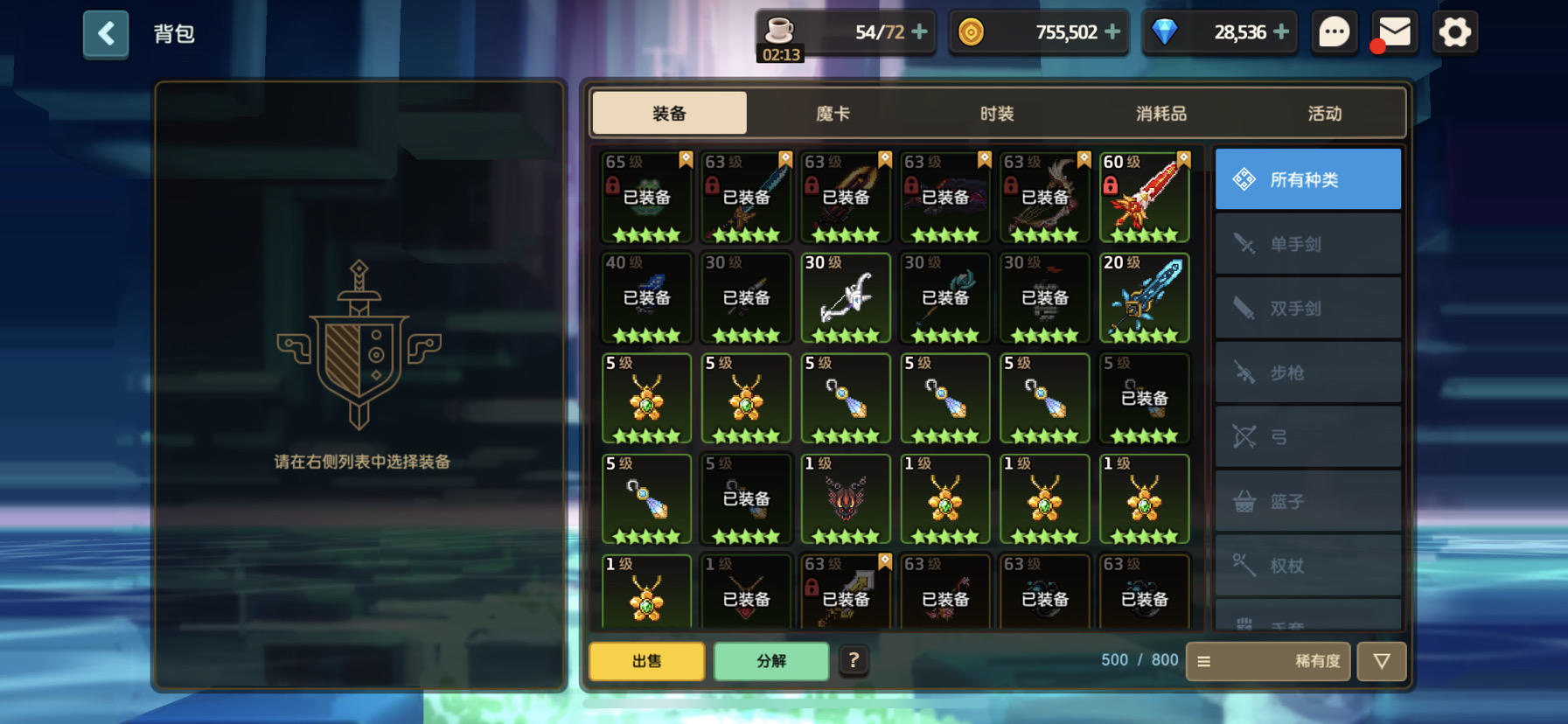
Task: Toggle the 所有种类 filter in sidebar
Action: click(x=1307, y=178)
